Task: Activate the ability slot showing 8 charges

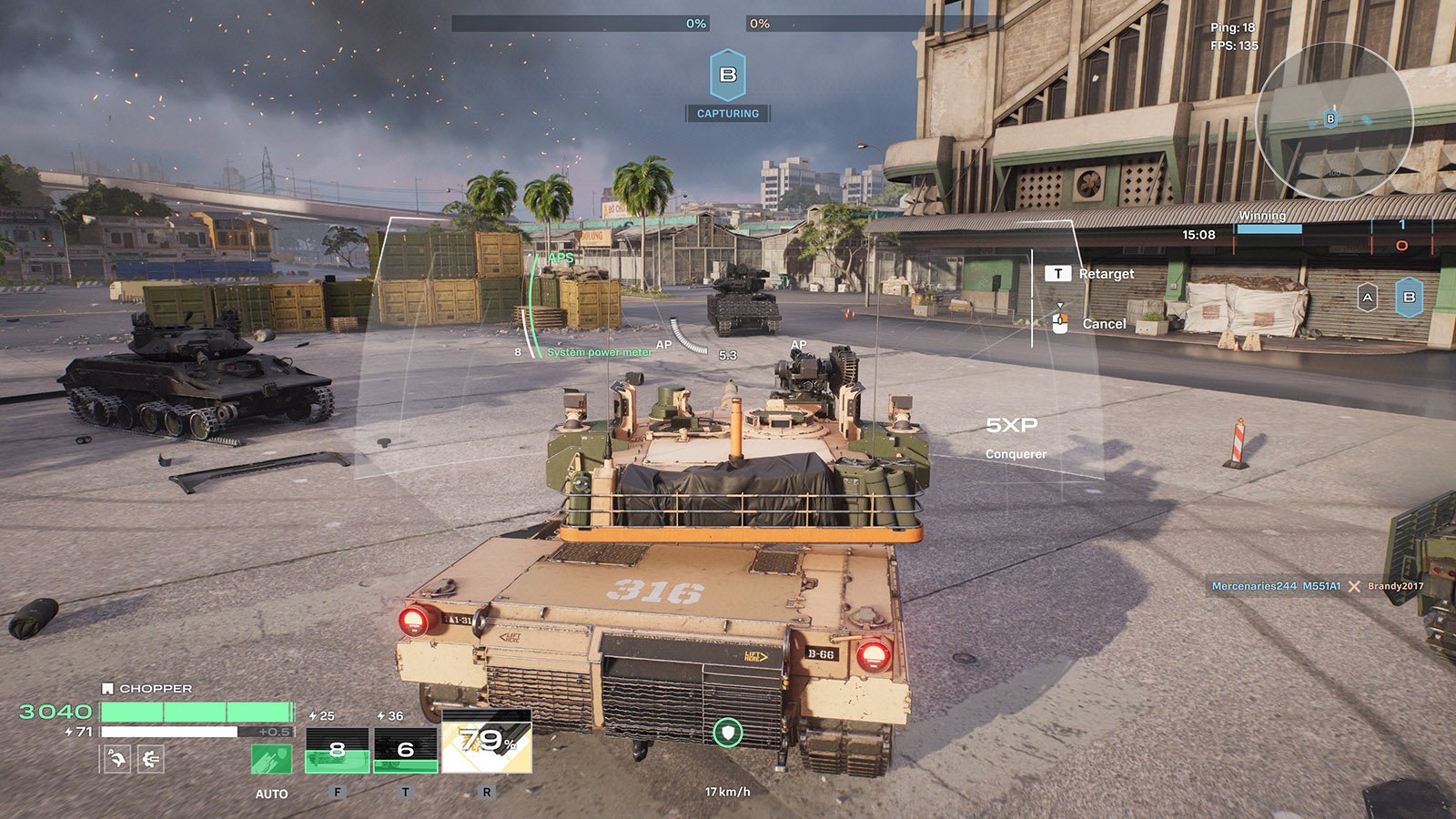Action: pyautogui.click(x=337, y=750)
